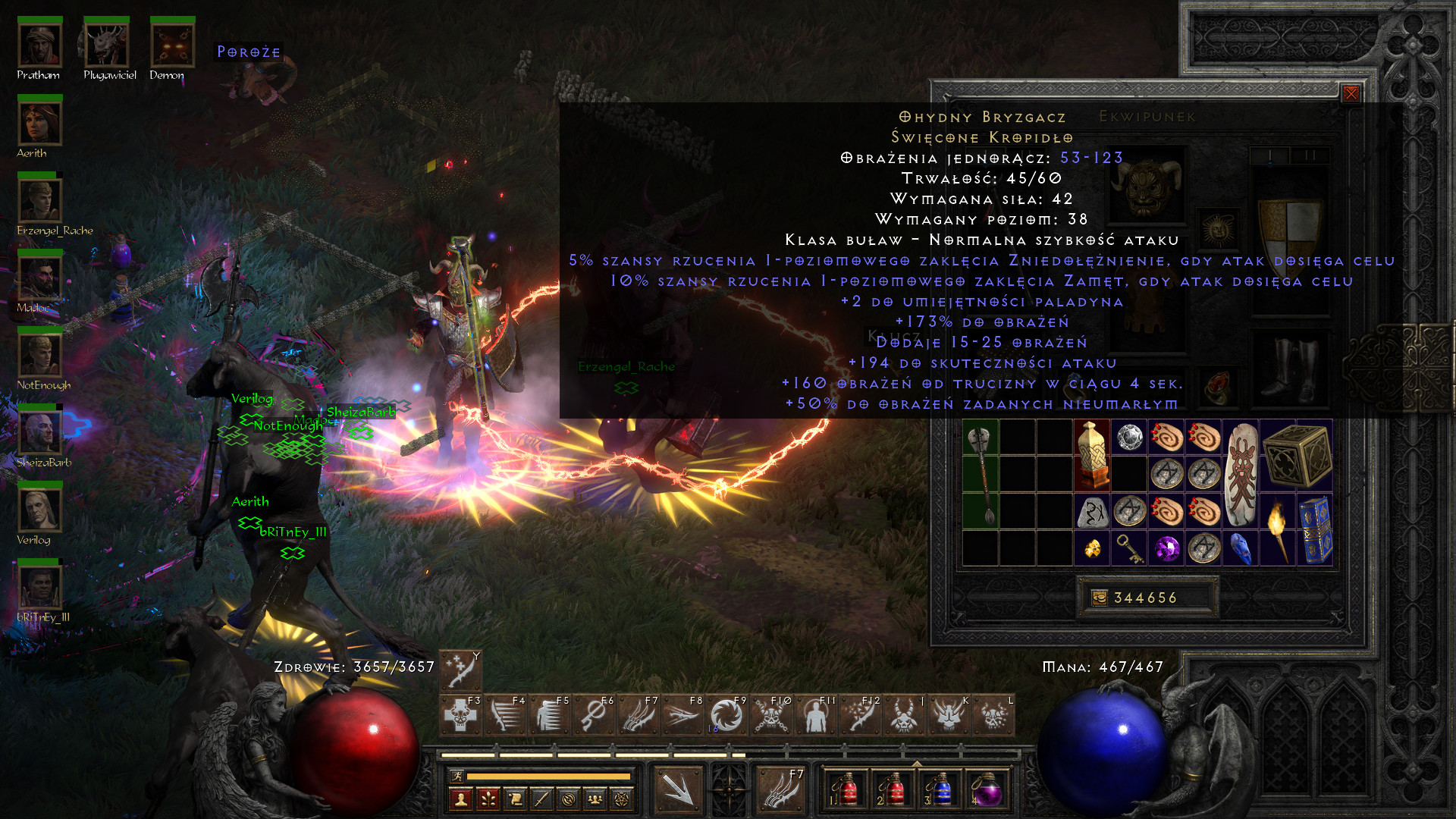
Task: Use the blue mana potion in belt slot 3
Action: (x=940, y=790)
